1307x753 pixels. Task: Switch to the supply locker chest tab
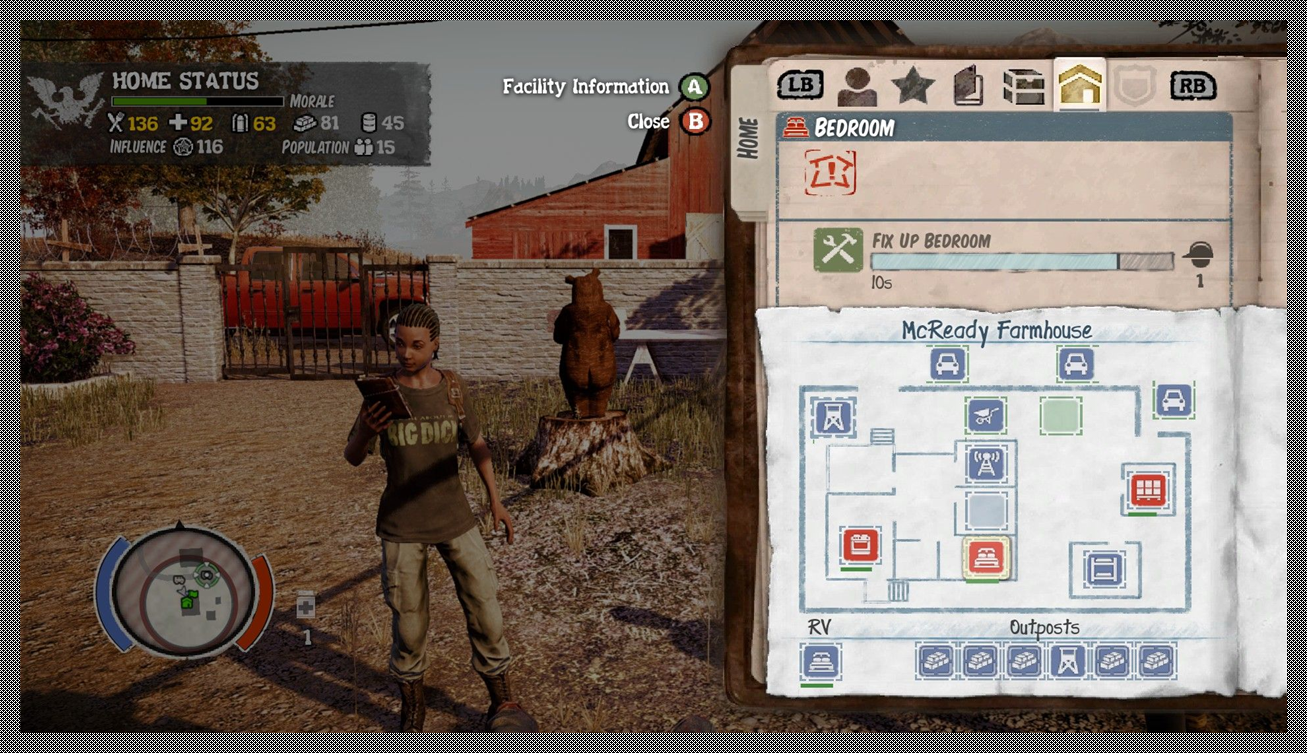pyautogui.click(x=1024, y=87)
